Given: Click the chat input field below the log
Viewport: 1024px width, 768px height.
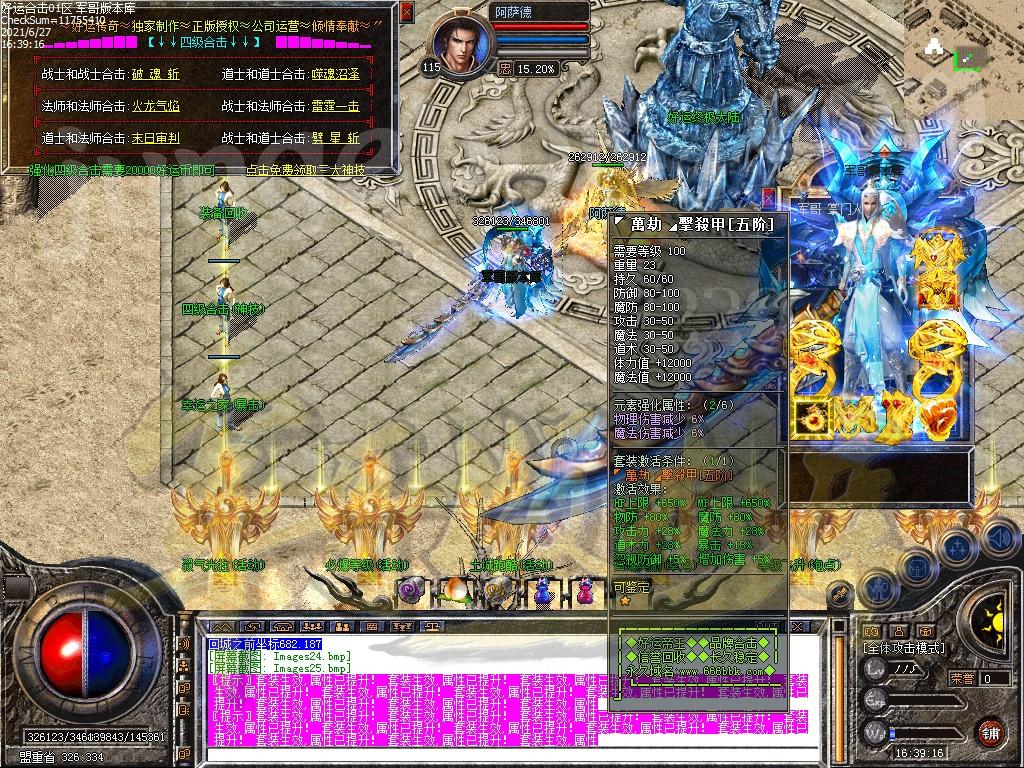Looking at the screenshot, I should pos(400,755).
